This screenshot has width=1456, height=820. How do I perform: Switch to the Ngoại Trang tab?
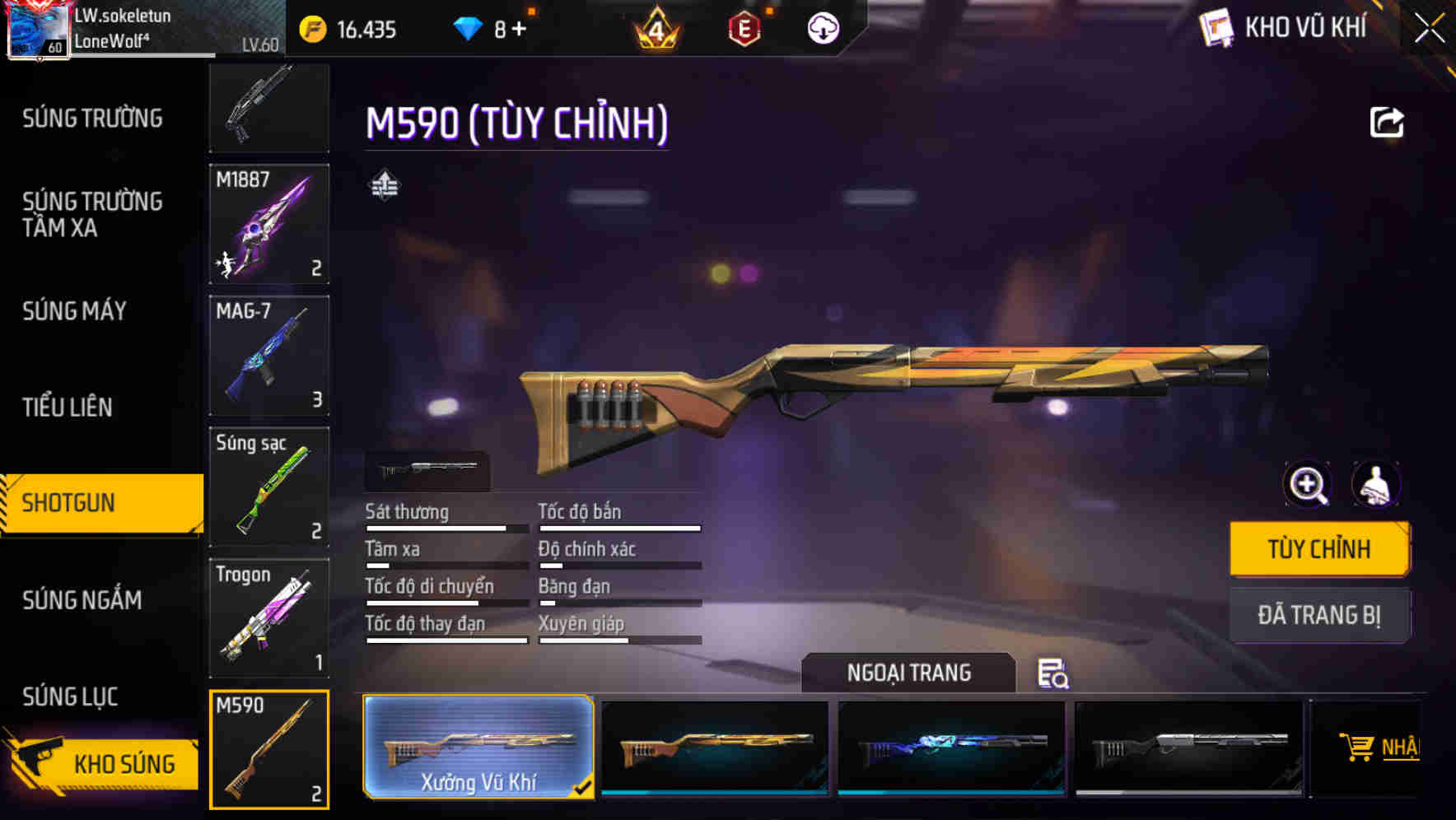tap(908, 673)
